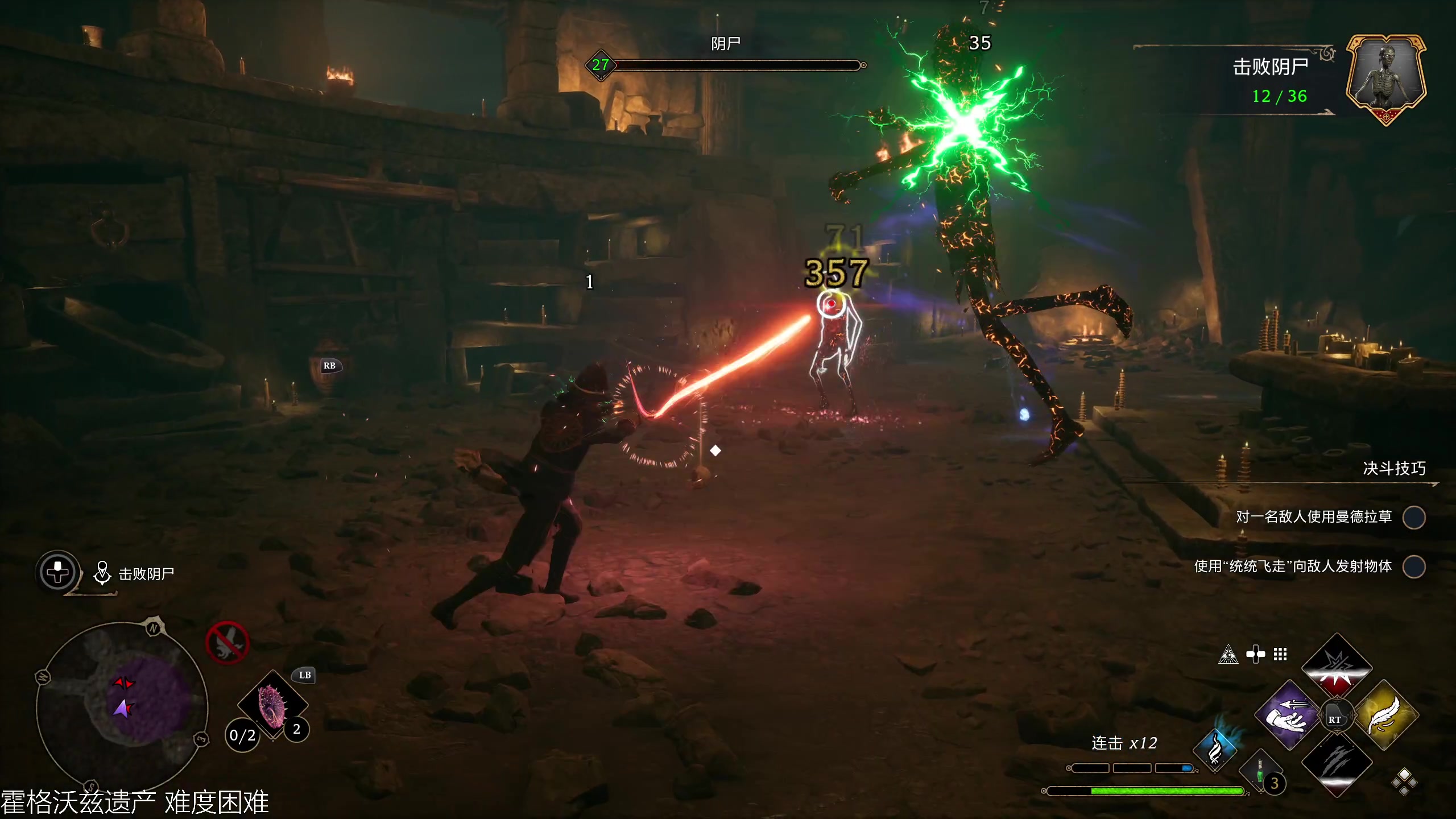Activate the claw slash spell slot

(1337, 763)
